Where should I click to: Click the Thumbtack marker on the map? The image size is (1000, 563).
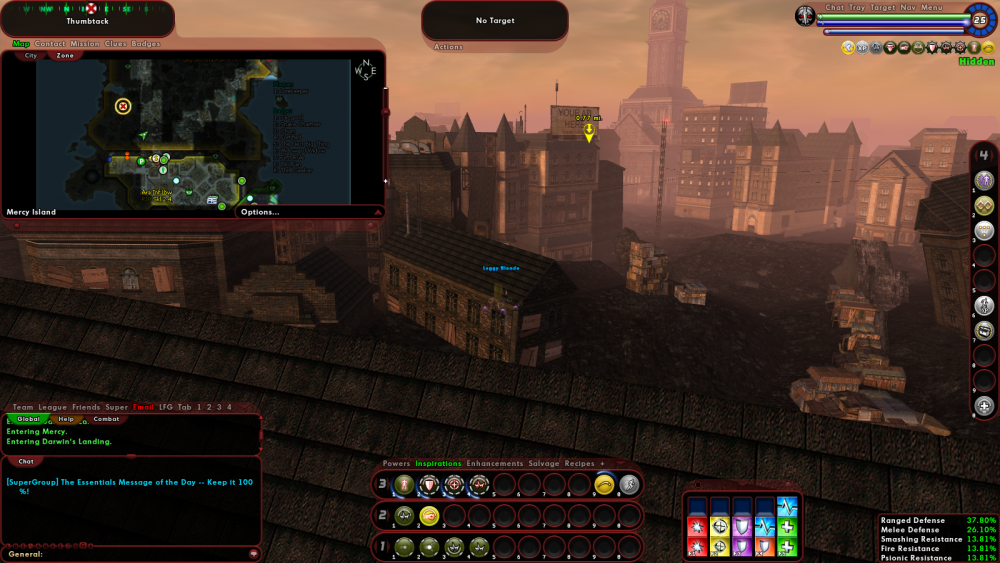123,106
